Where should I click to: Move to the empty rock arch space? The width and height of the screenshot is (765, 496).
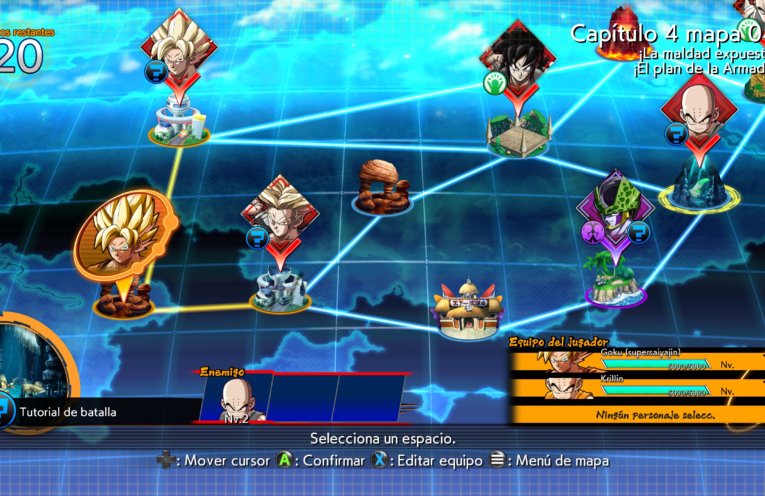[x=381, y=189]
